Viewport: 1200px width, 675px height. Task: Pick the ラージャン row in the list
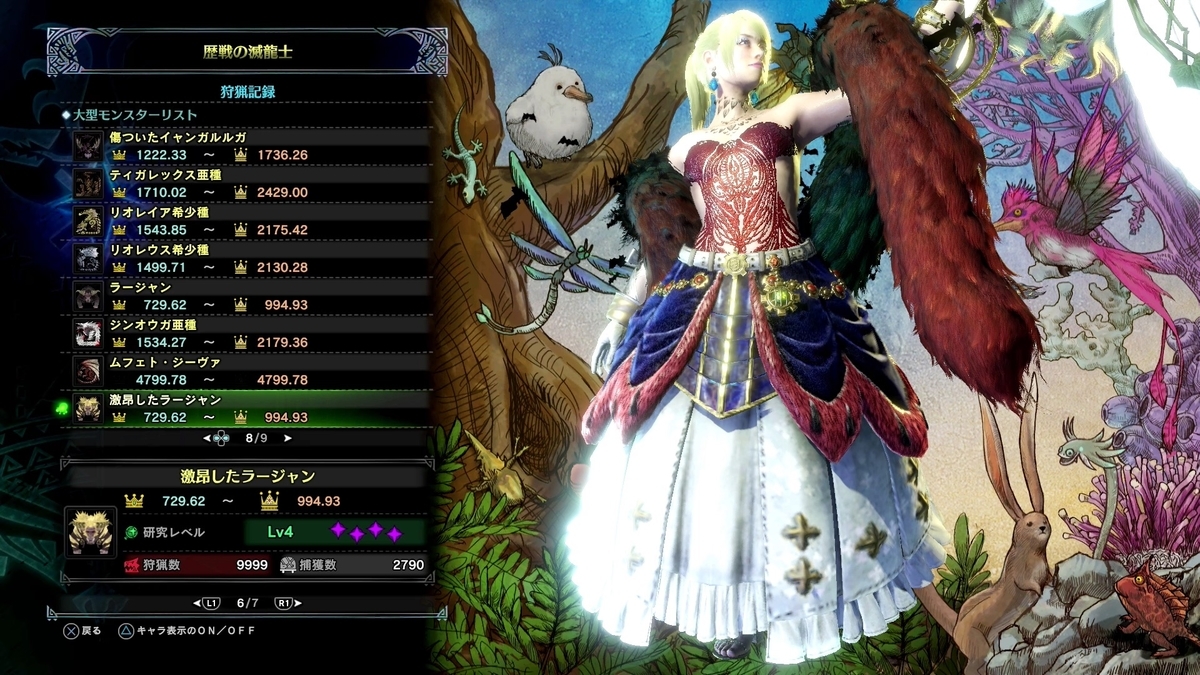[x=250, y=296]
